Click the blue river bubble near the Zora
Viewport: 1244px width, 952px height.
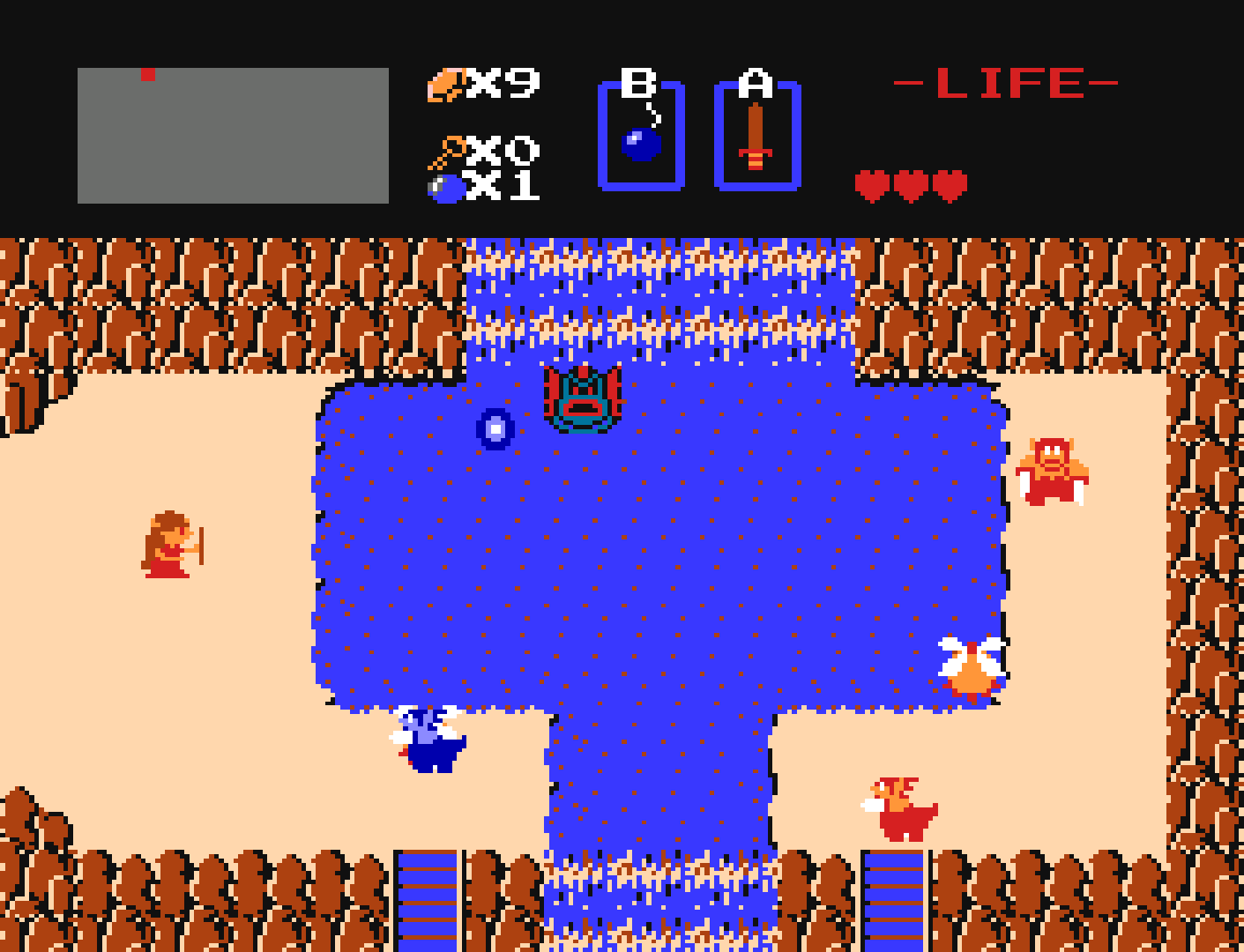(x=494, y=429)
